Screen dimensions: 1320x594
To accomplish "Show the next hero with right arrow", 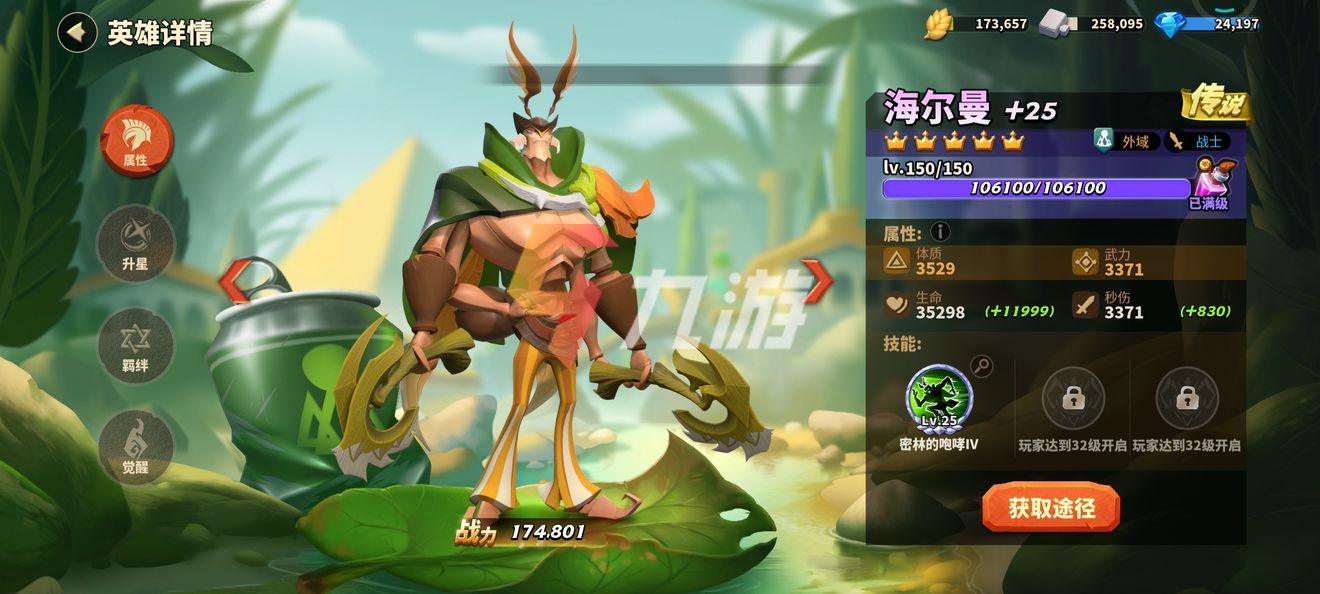I will [816, 281].
